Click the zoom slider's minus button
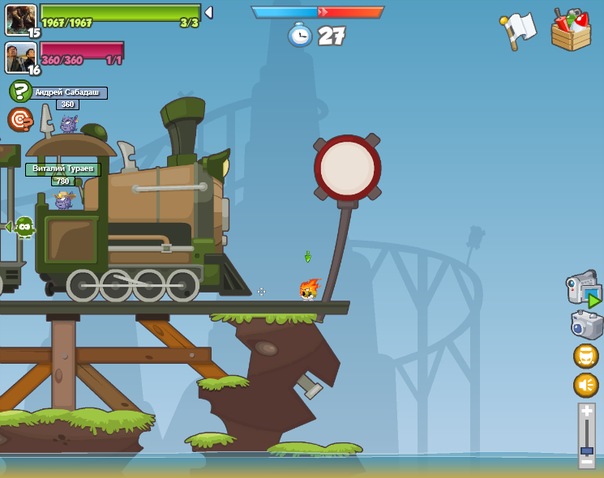 (x=587, y=461)
